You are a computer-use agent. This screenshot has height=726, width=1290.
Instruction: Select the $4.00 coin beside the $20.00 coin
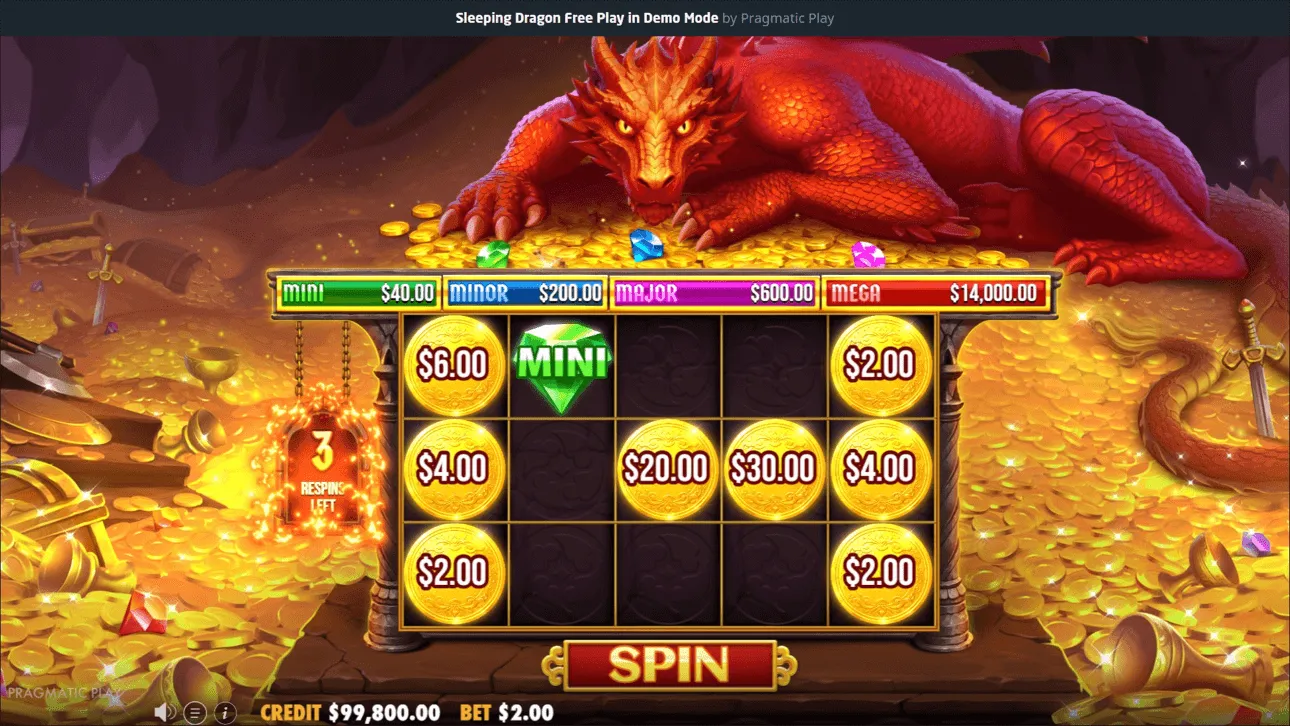[882, 467]
